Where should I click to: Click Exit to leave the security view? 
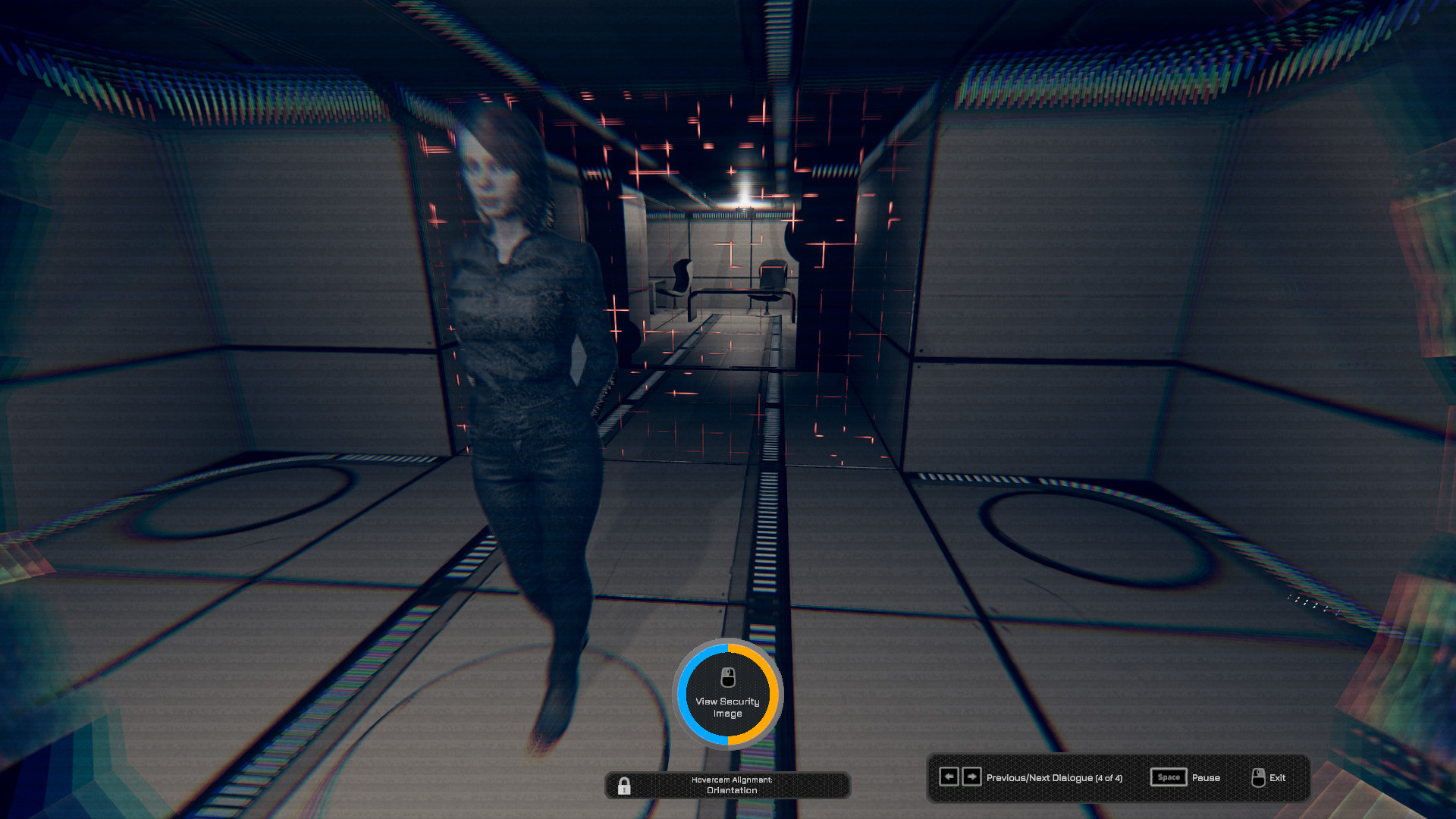pyautogui.click(x=1279, y=777)
